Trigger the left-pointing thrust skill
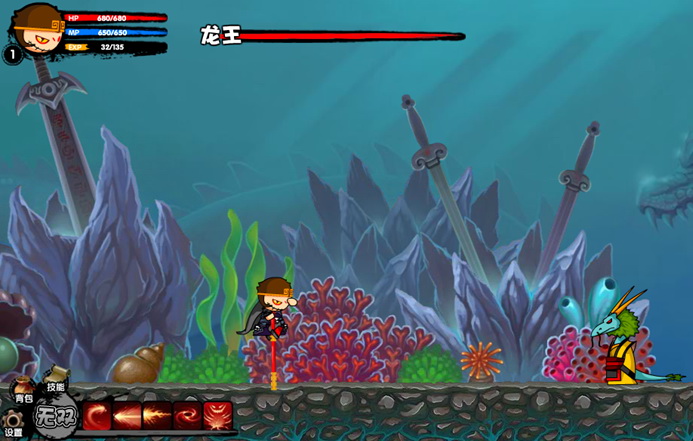Image resolution: width=693 pixels, height=441 pixels. tap(127, 415)
